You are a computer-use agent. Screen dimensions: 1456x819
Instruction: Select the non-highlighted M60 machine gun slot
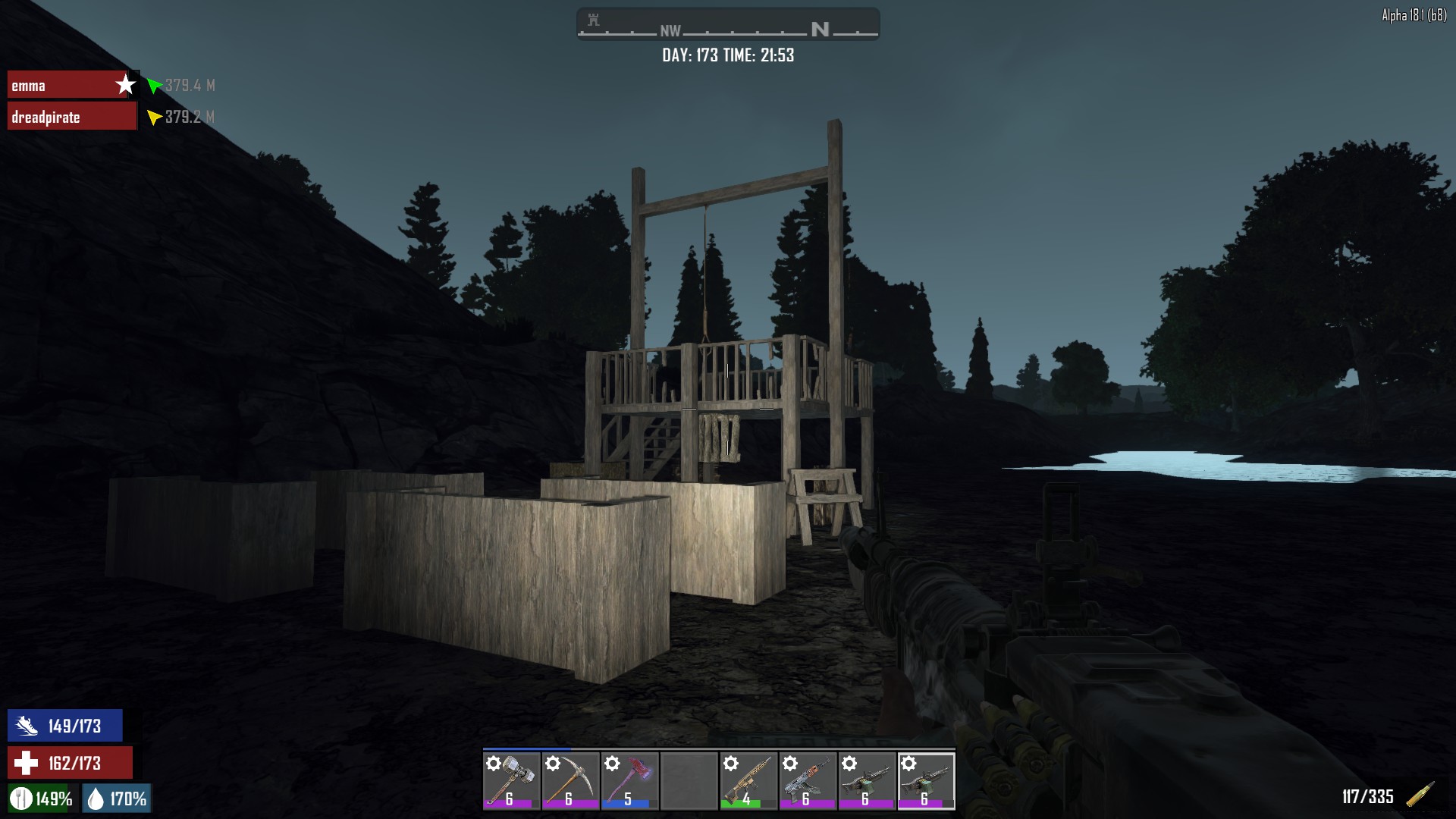click(866, 780)
